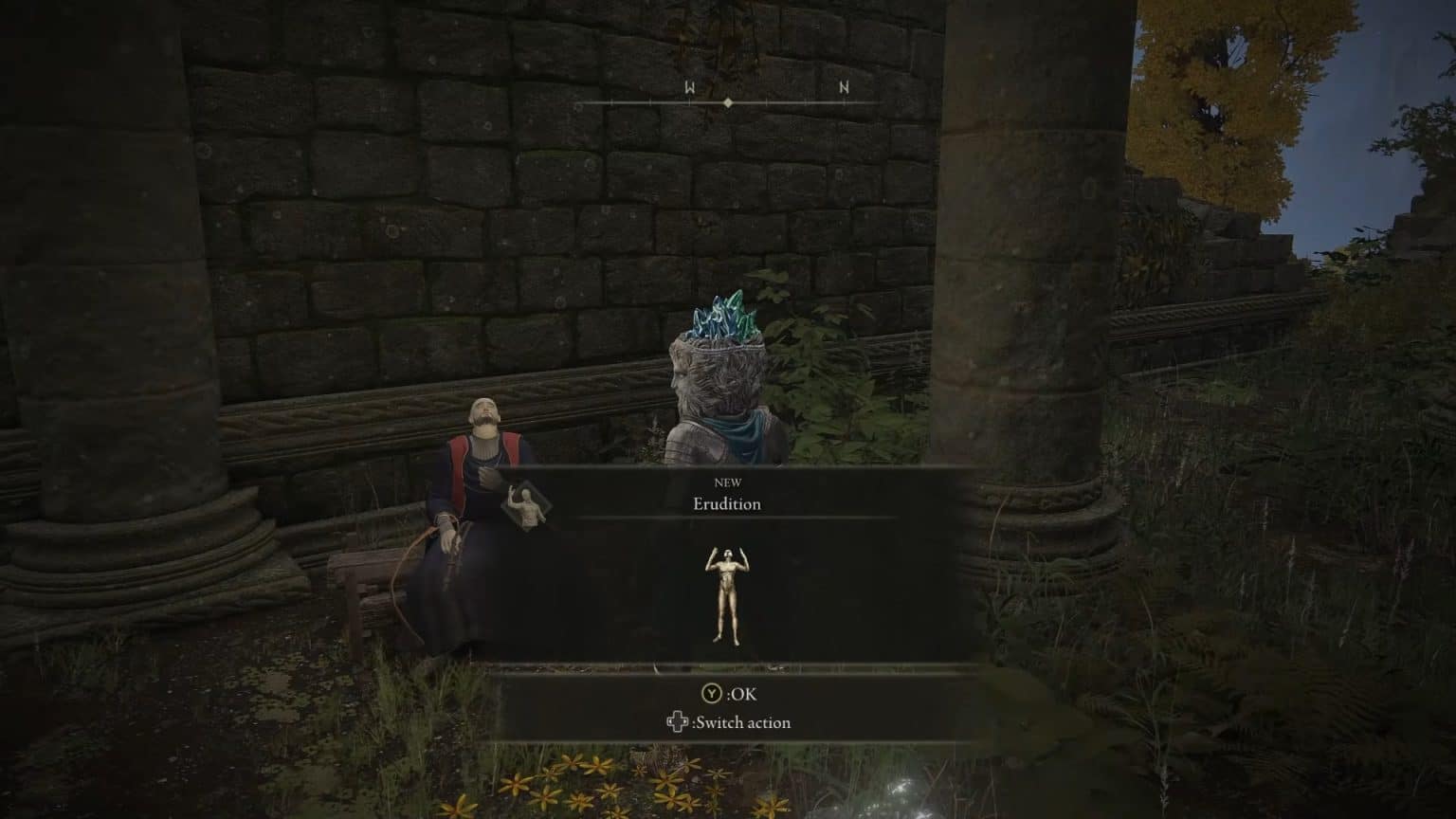Select the Erudition gesture figure icon

click(x=727, y=594)
